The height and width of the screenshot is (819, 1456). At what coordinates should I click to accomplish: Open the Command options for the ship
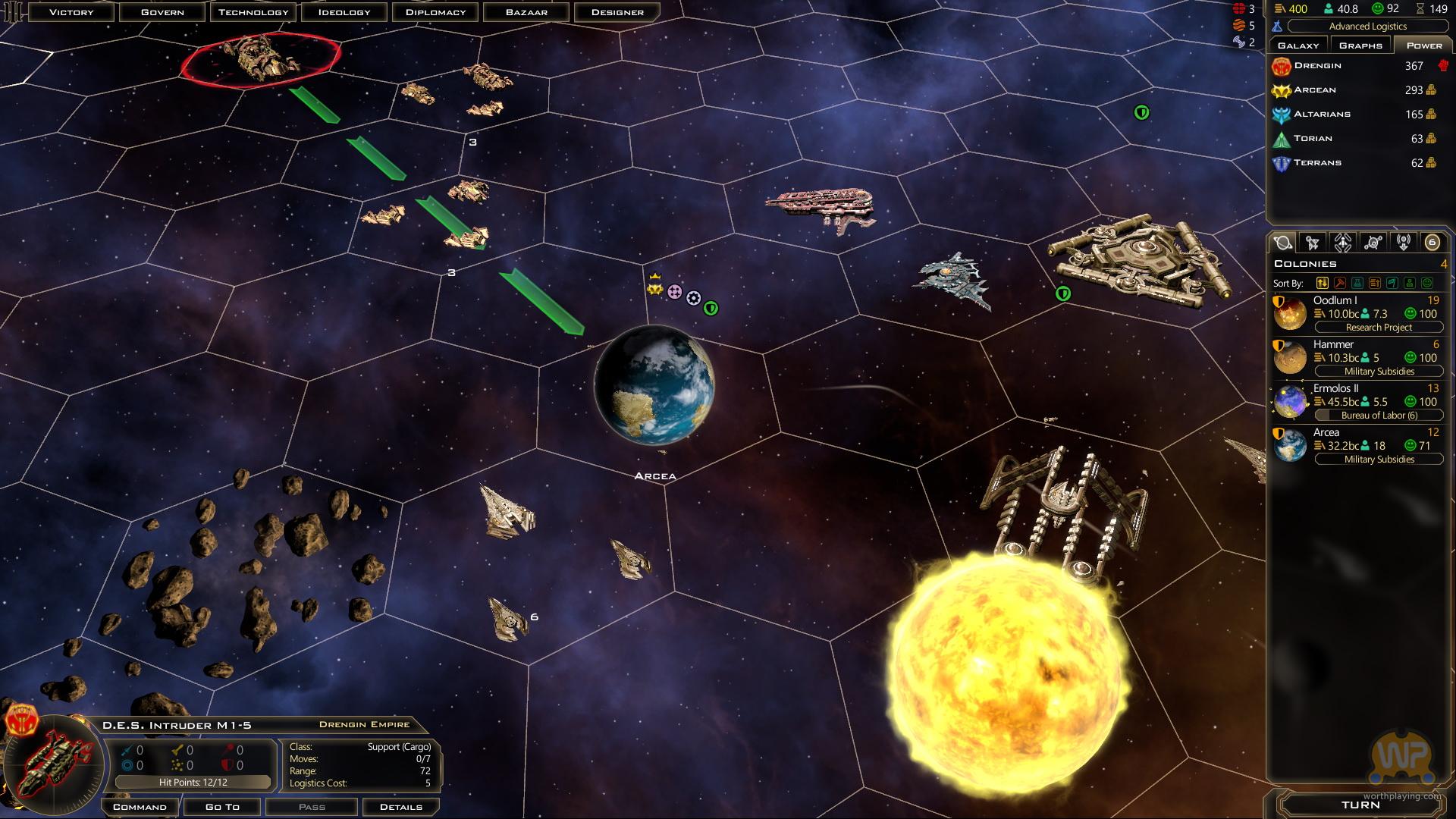tap(140, 807)
